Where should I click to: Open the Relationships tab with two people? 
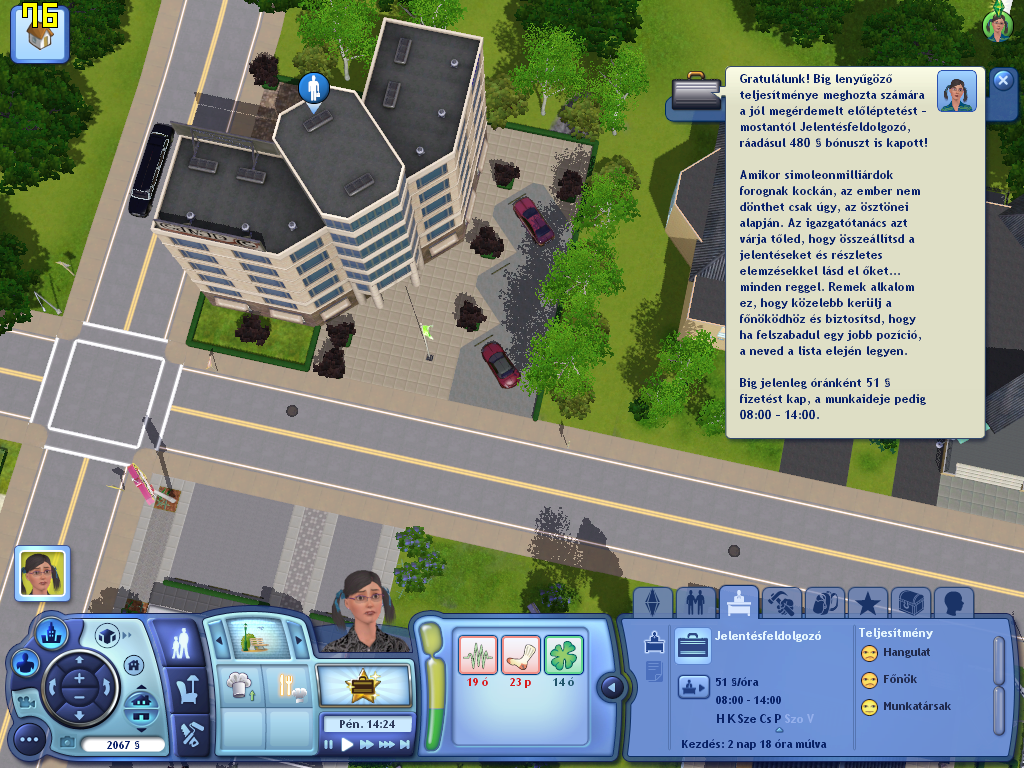pos(695,603)
